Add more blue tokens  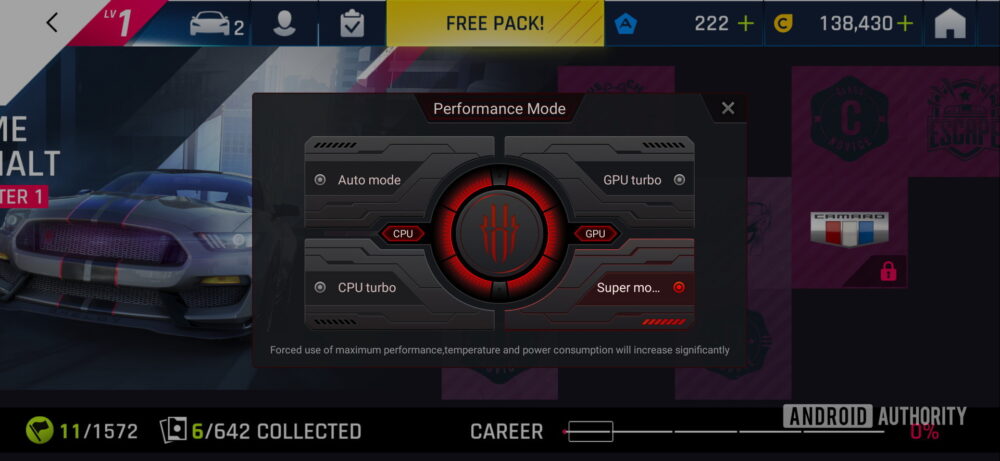tap(745, 24)
